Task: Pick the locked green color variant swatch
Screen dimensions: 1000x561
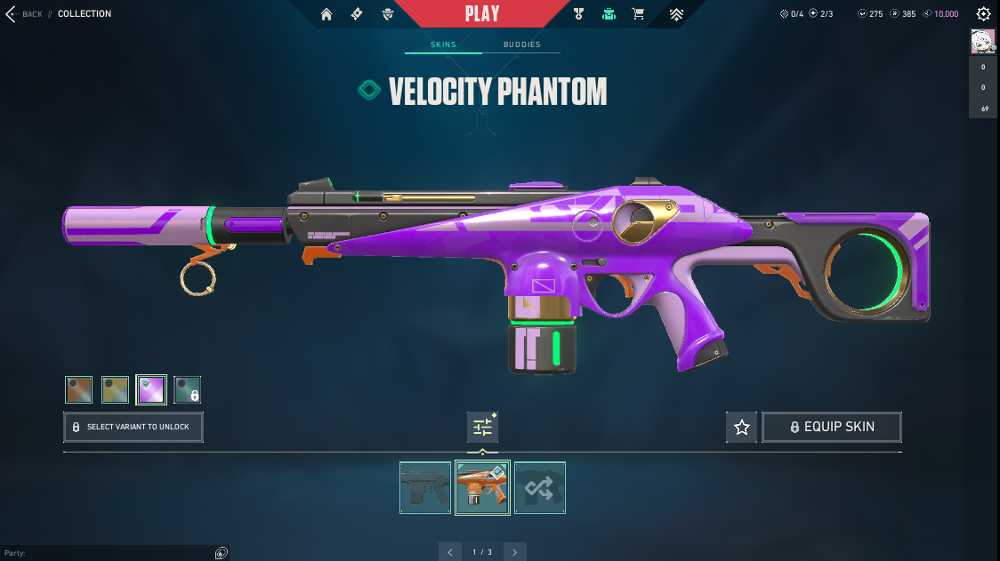Action: 187,390
